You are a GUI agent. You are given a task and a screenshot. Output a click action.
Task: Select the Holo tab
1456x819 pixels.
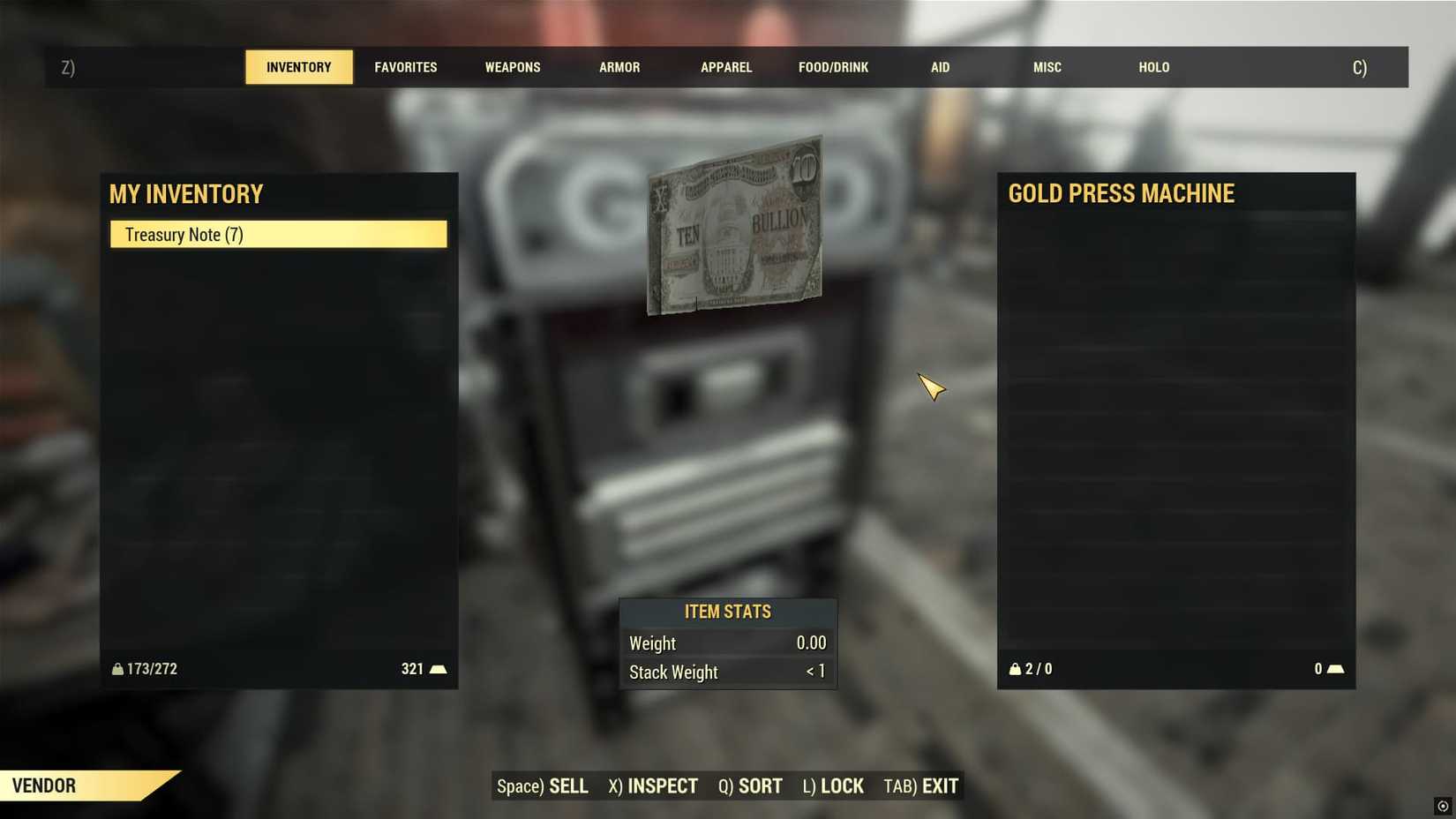click(x=1153, y=67)
